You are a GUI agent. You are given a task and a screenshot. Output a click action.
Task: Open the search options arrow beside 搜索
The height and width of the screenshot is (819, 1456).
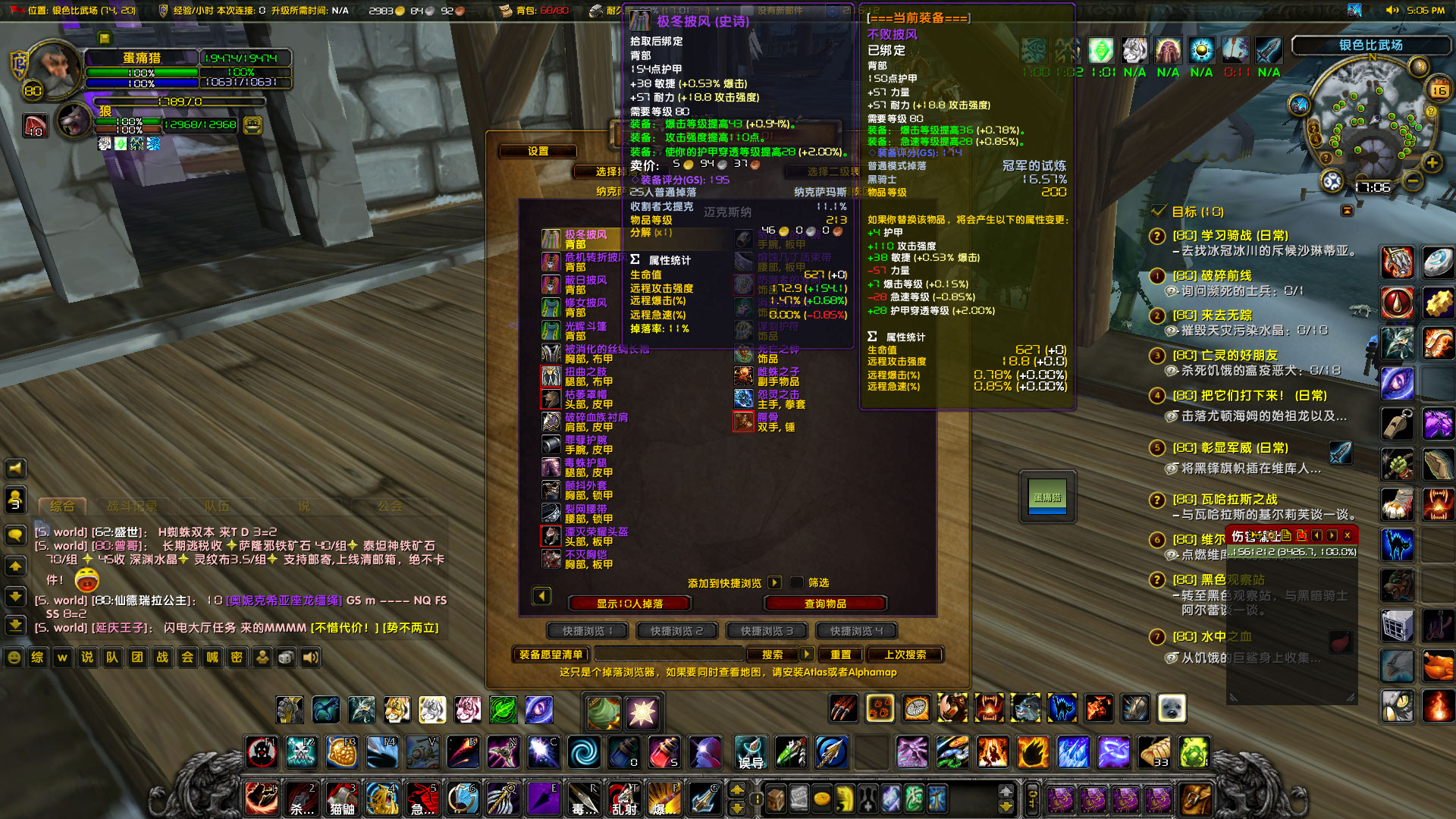tap(806, 654)
